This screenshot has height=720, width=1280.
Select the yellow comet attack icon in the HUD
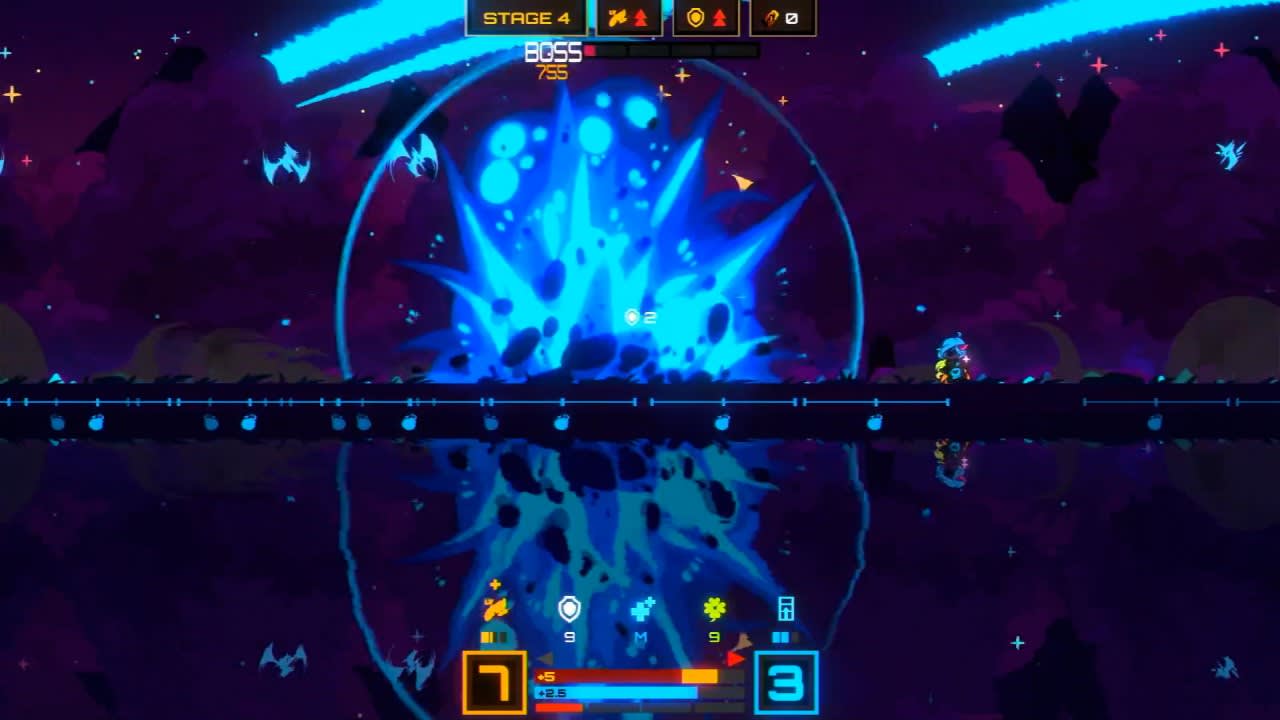[497, 607]
